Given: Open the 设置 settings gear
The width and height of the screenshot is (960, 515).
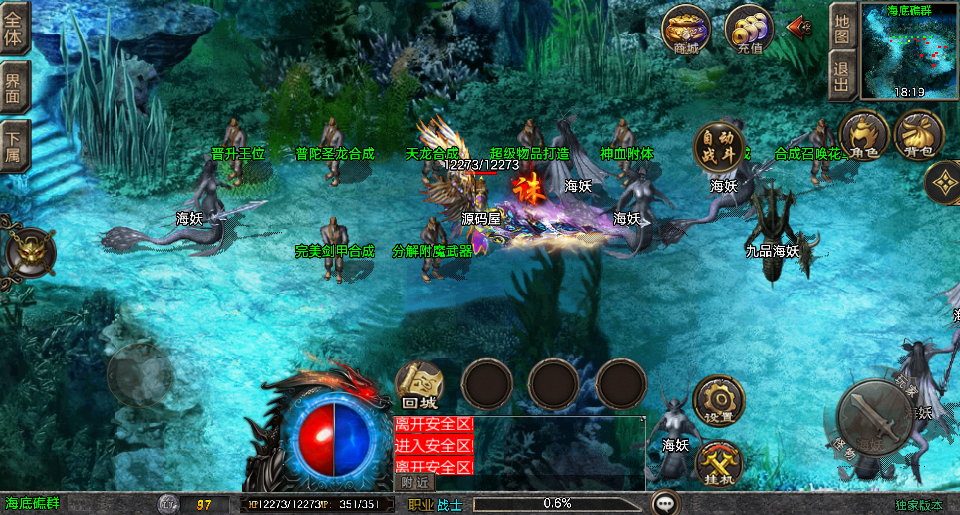Looking at the screenshot, I should point(718,401).
